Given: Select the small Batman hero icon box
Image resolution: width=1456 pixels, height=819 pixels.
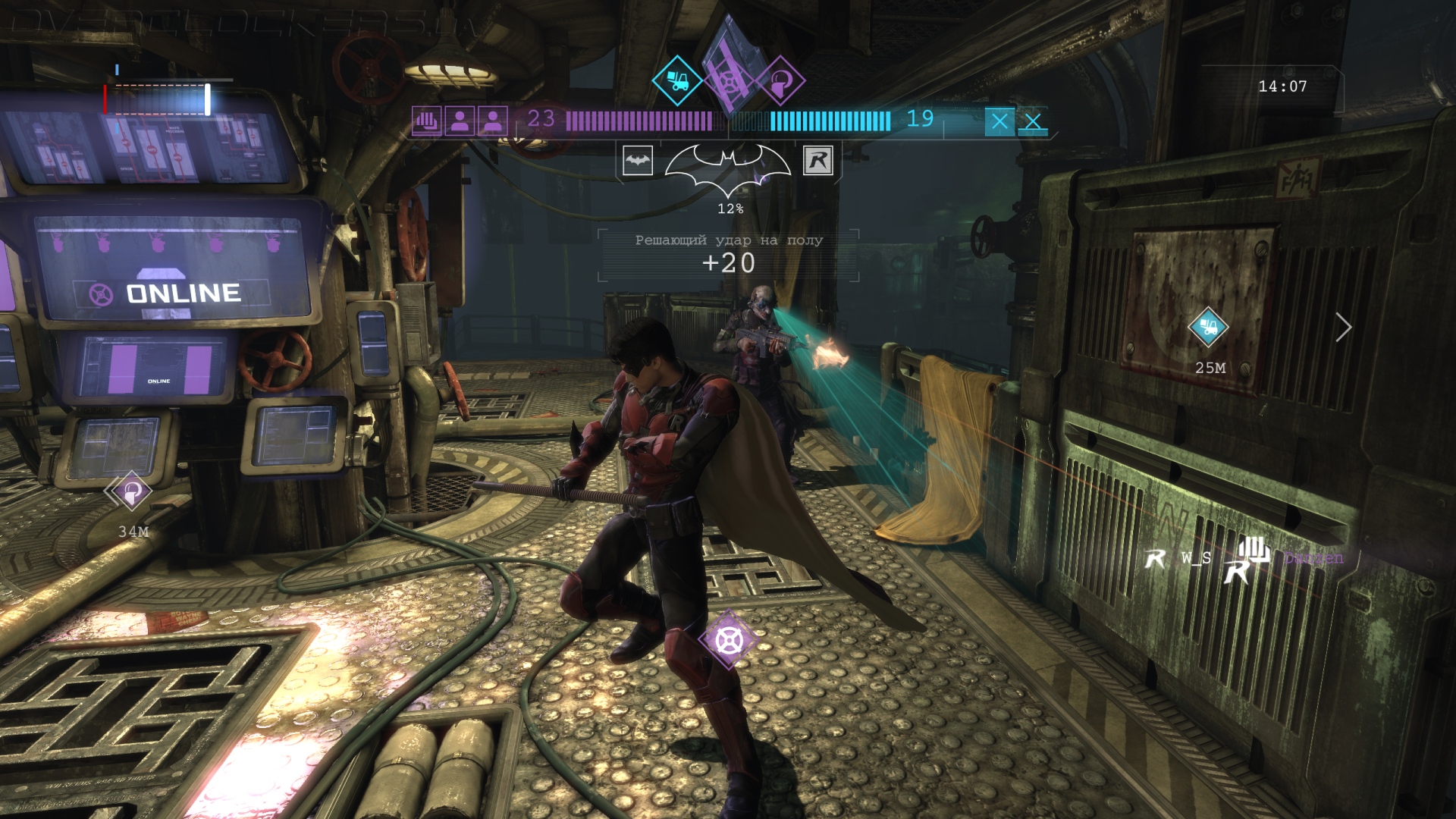Looking at the screenshot, I should point(638,161).
